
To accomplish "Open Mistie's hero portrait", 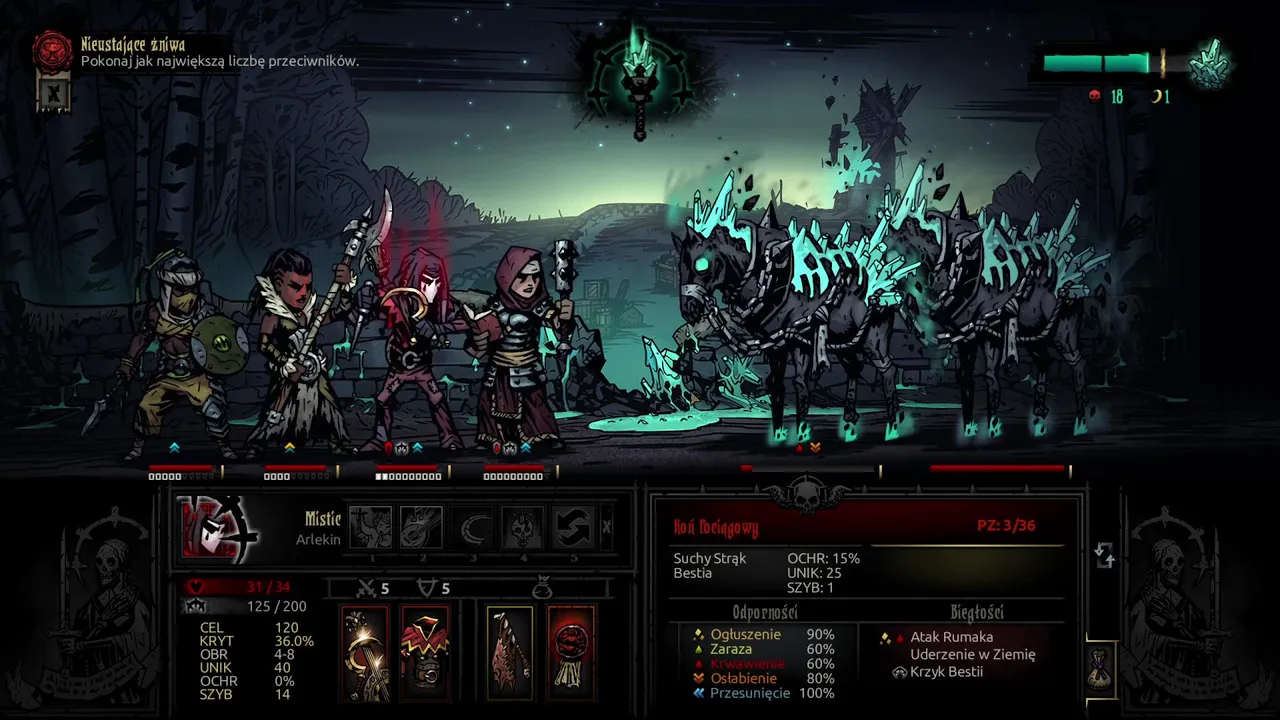I will click(219, 528).
